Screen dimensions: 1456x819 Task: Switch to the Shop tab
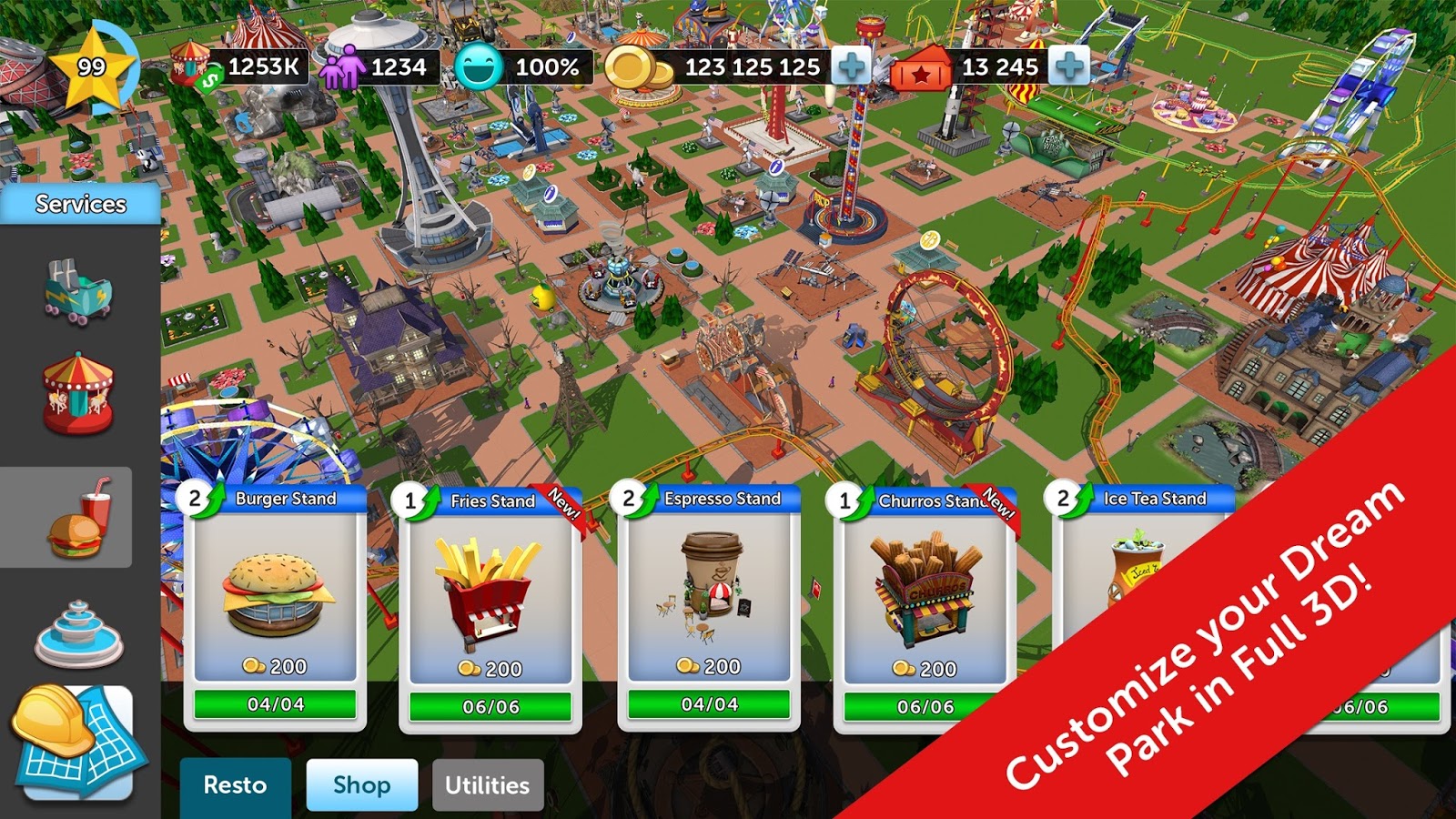361,784
